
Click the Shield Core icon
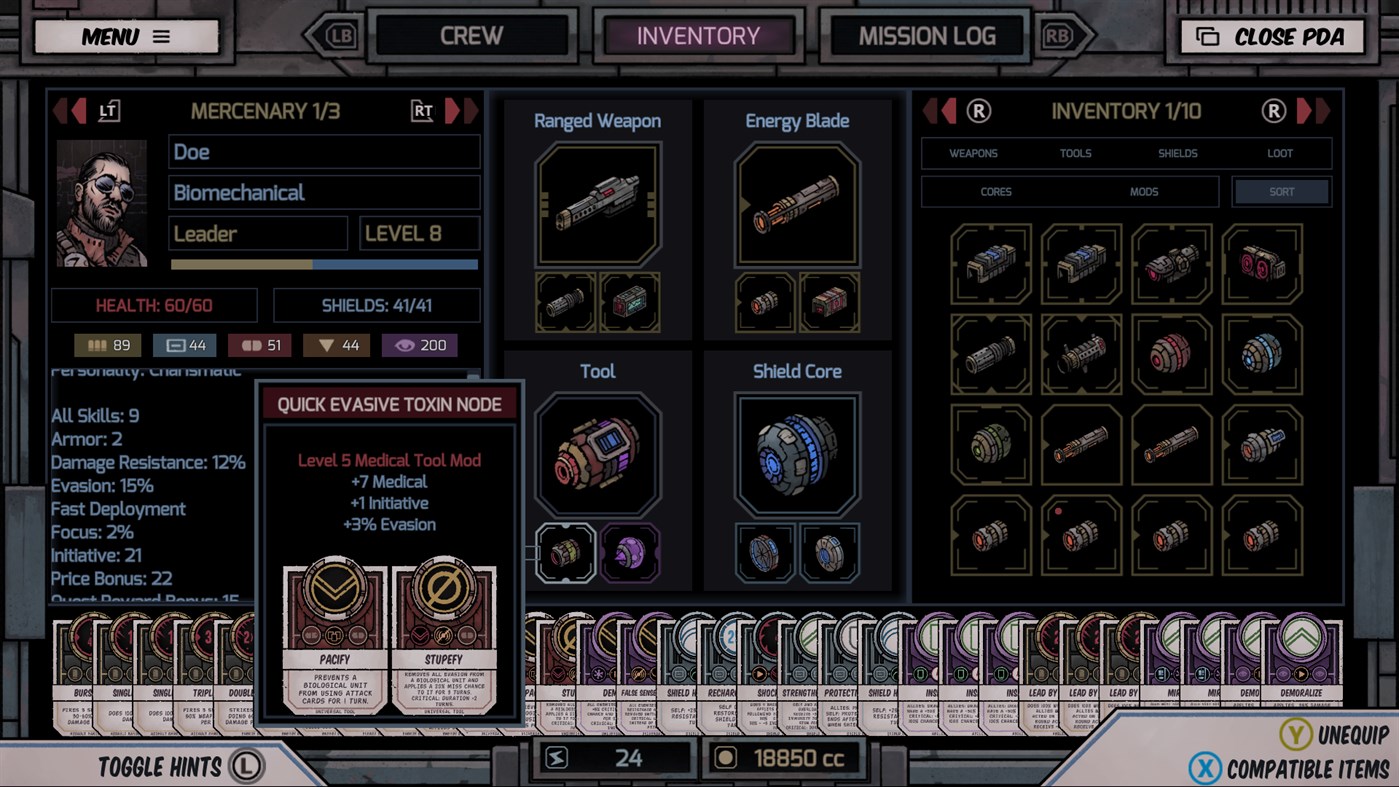[x=797, y=452]
